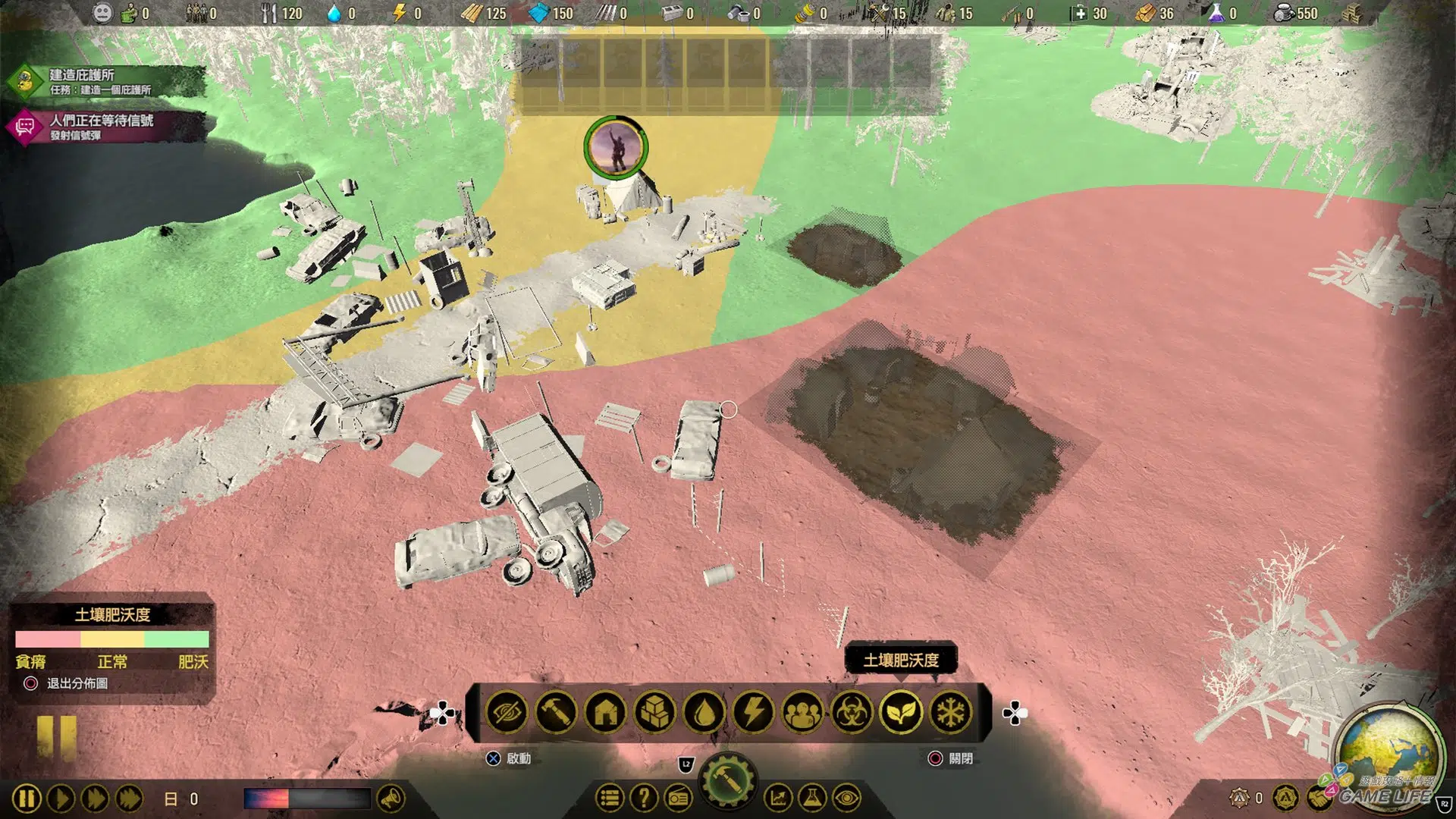Select the snowflake temperature overlay

click(x=950, y=713)
